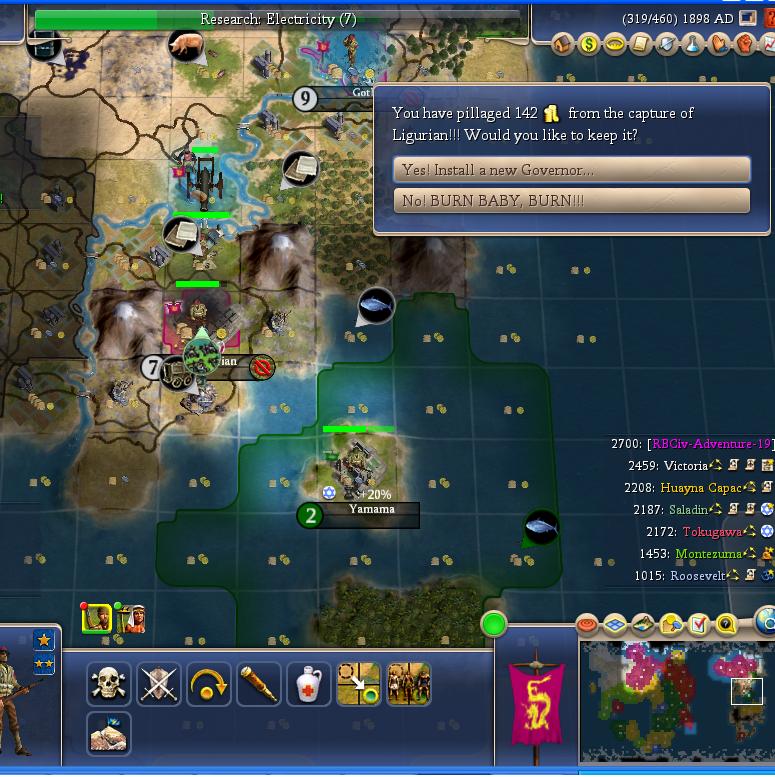Click the mountain with flag action button

pos(109,733)
